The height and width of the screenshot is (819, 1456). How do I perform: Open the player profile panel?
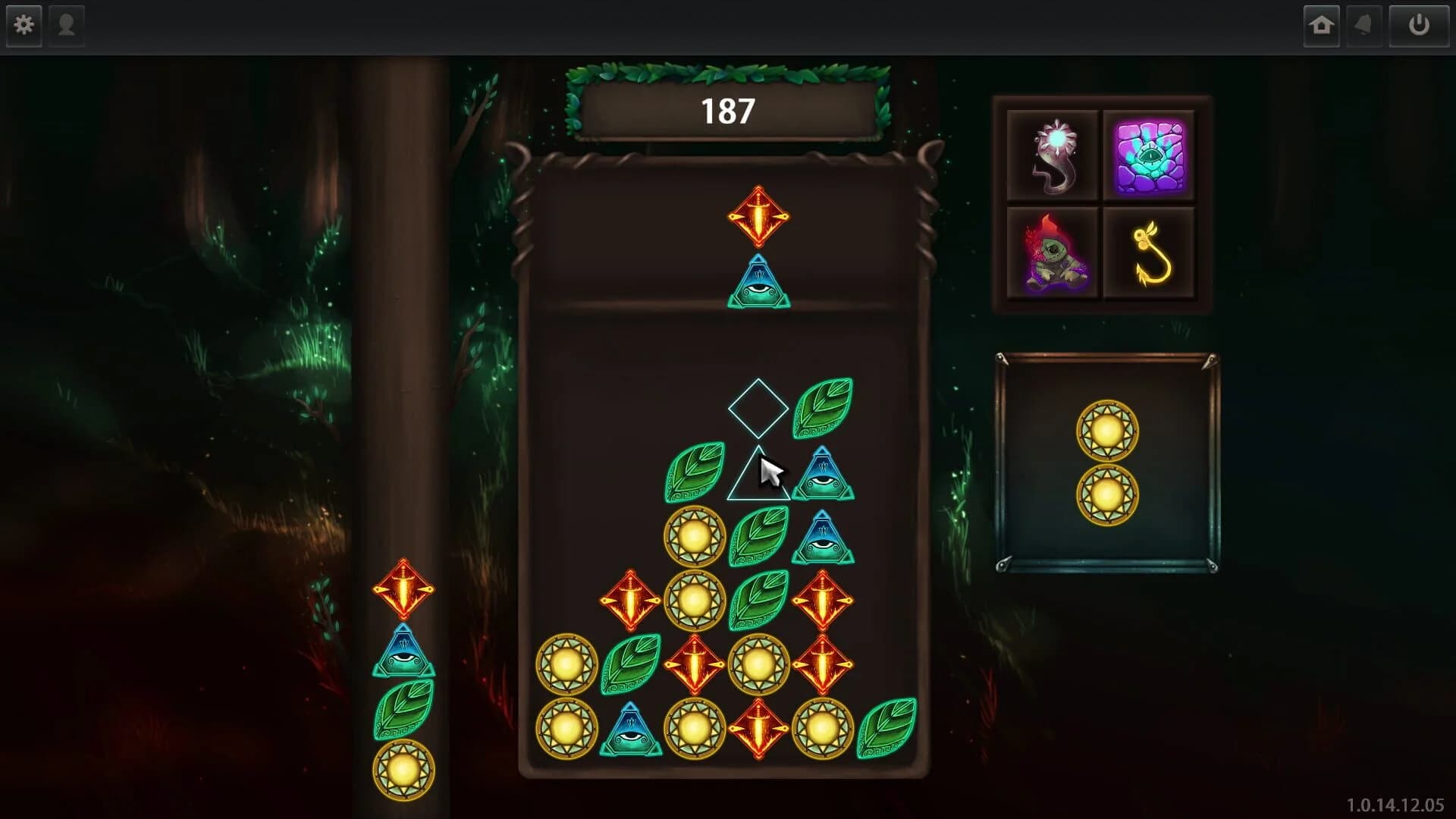(x=66, y=25)
